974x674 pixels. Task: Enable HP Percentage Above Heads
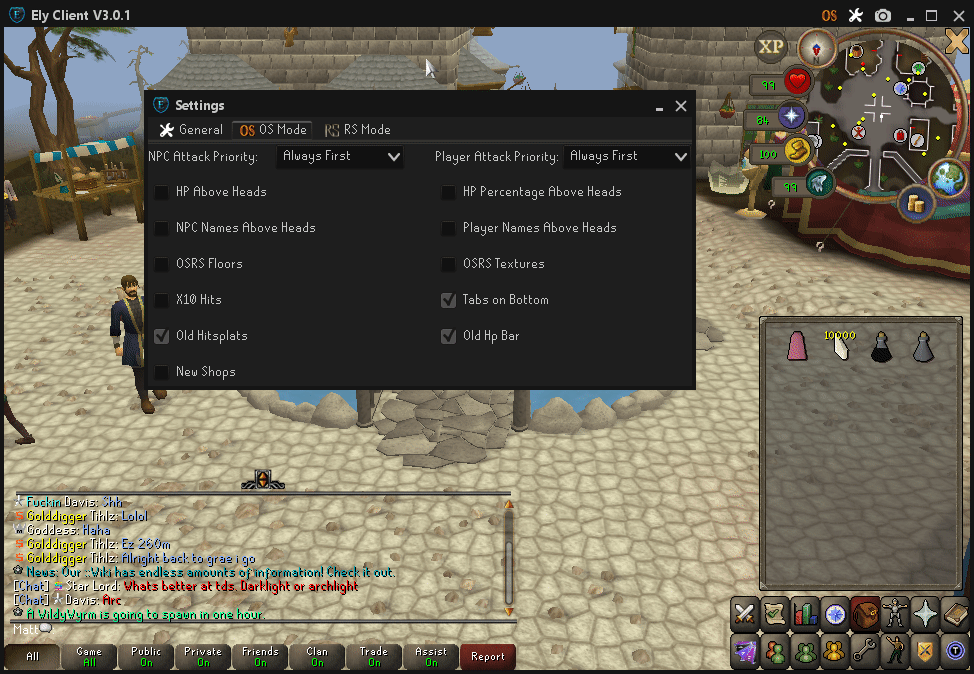pos(449,192)
